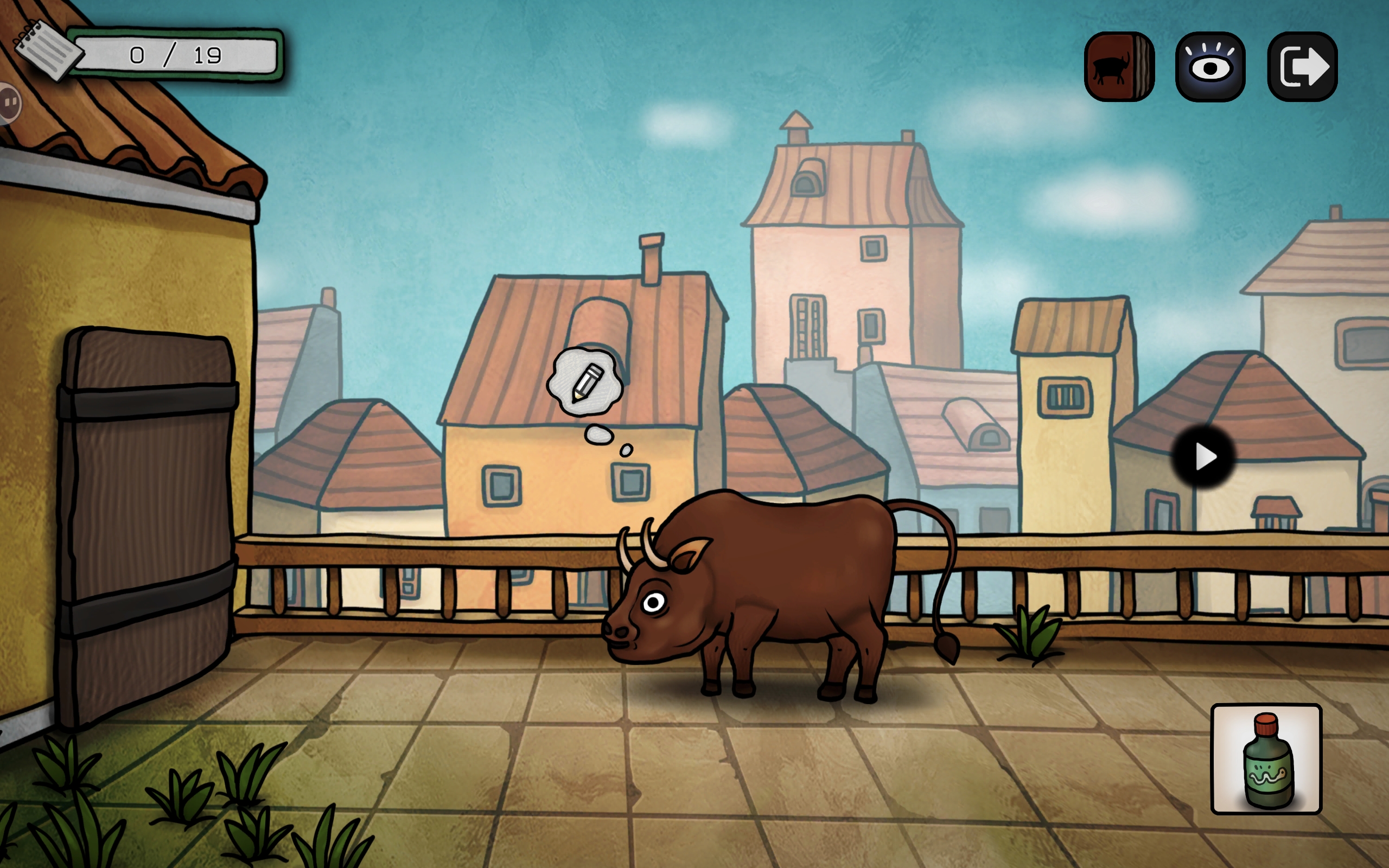Go to the next scene with the arrow

pyautogui.click(x=1203, y=457)
